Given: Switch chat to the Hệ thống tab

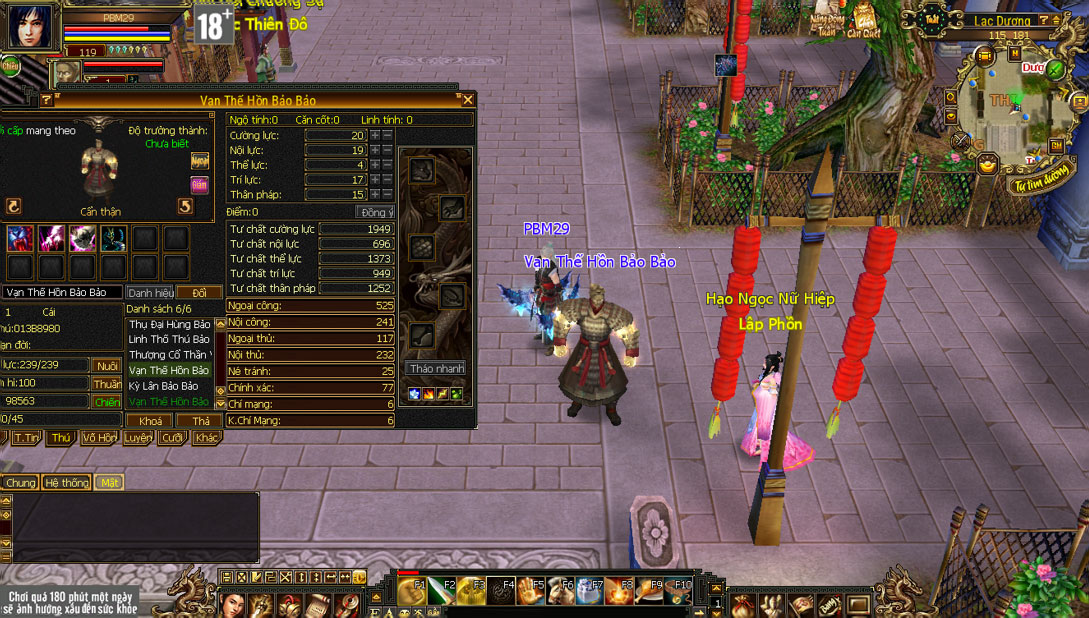Looking at the screenshot, I should pyautogui.click(x=67, y=483).
